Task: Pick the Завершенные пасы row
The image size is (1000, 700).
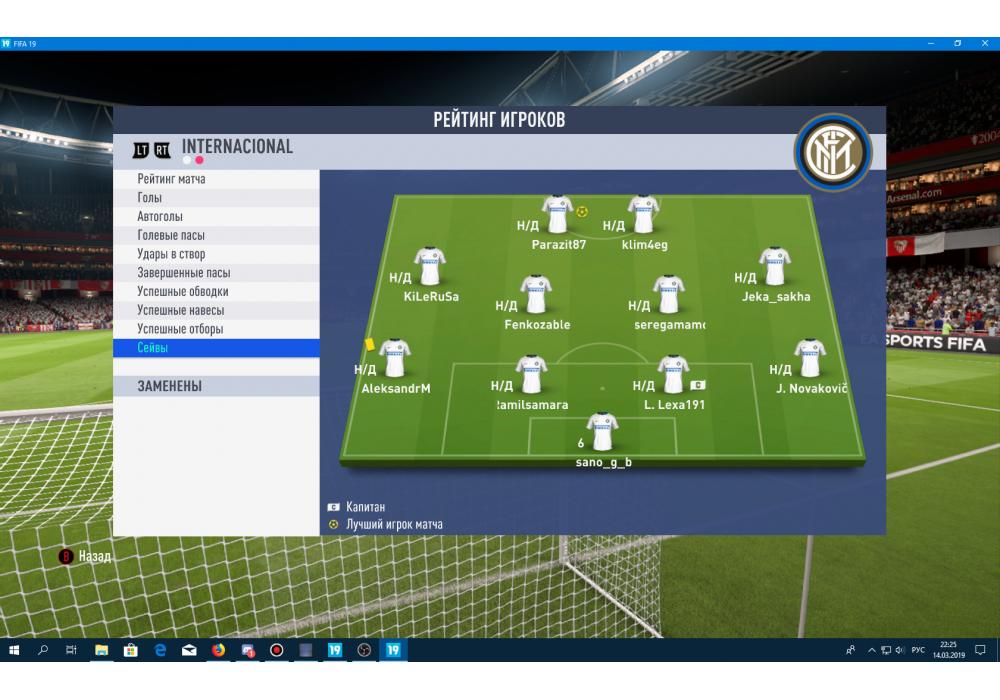Action: (216, 273)
